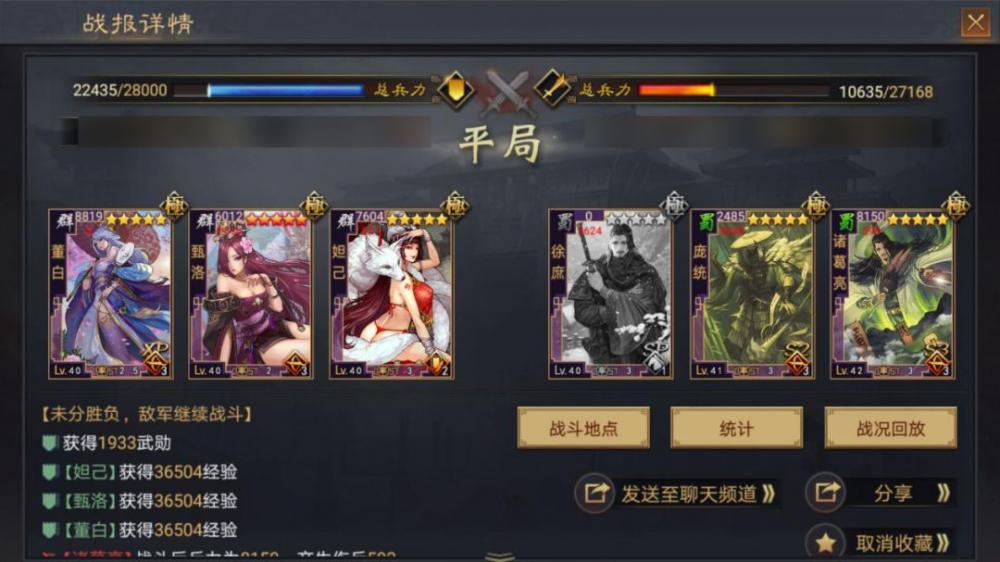Close the battle report details window

974,23
